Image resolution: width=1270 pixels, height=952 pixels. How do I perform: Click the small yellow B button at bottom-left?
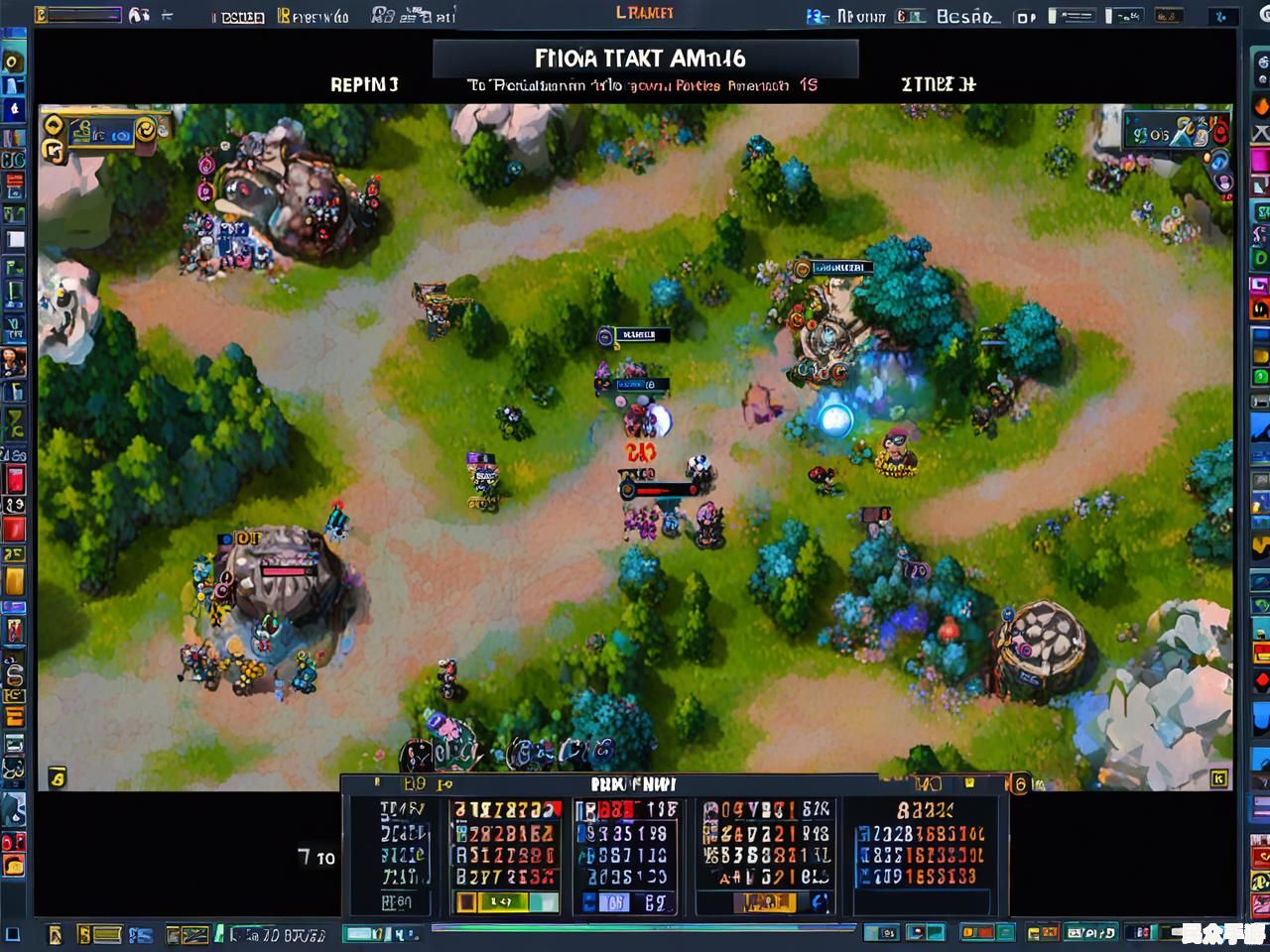[x=58, y=778]
